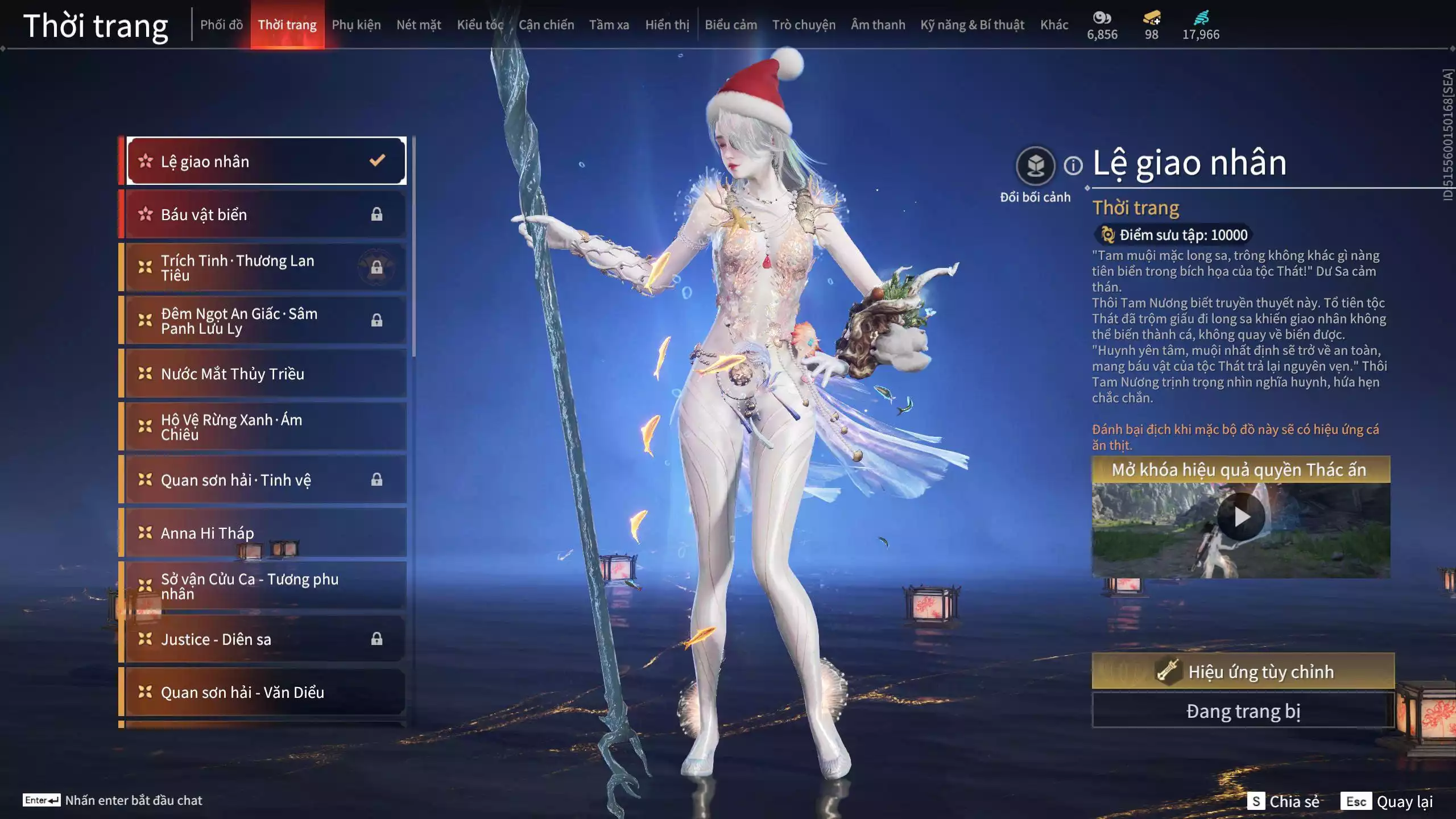Select Trích Tinh · Thương Lan Tiêu outfit
Viewport: 1456px width, 819px height.
click(265, 268)
